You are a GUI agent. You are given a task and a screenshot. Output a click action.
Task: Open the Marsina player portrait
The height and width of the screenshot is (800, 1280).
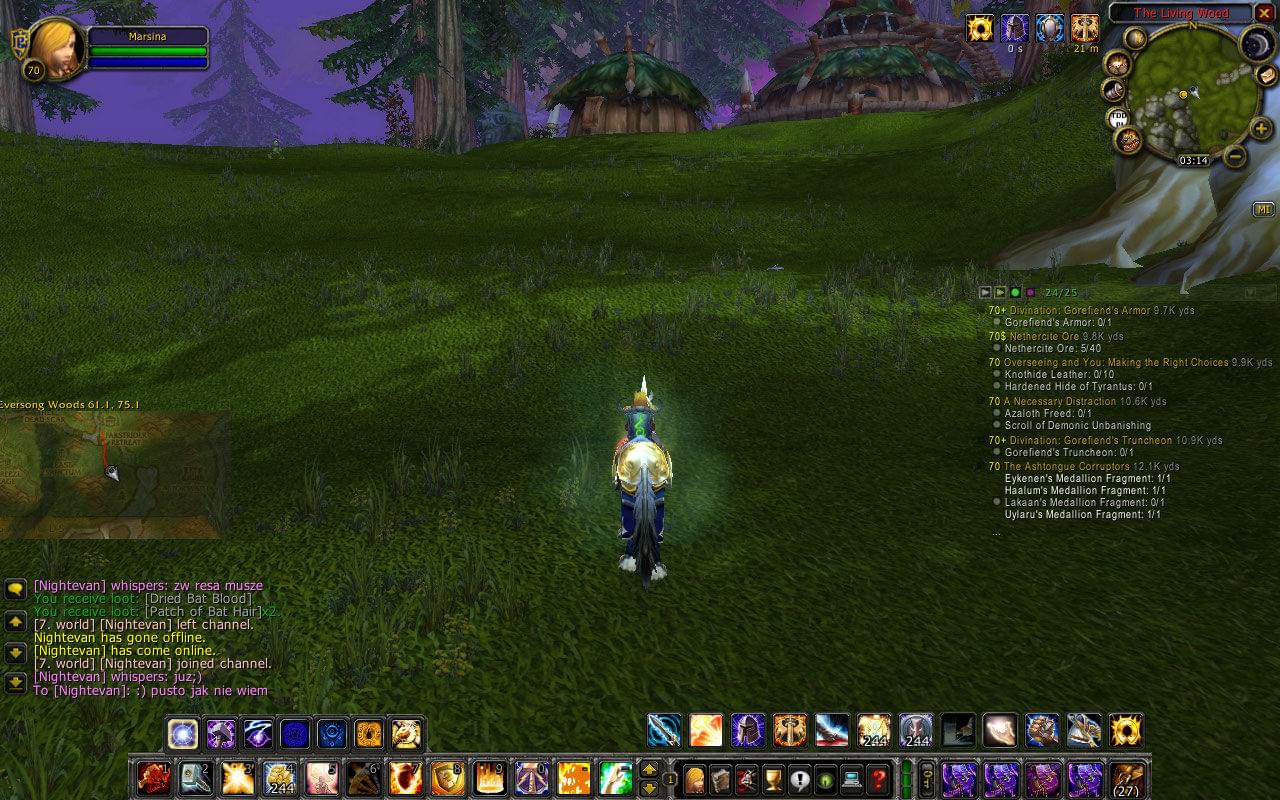(54, 46)
